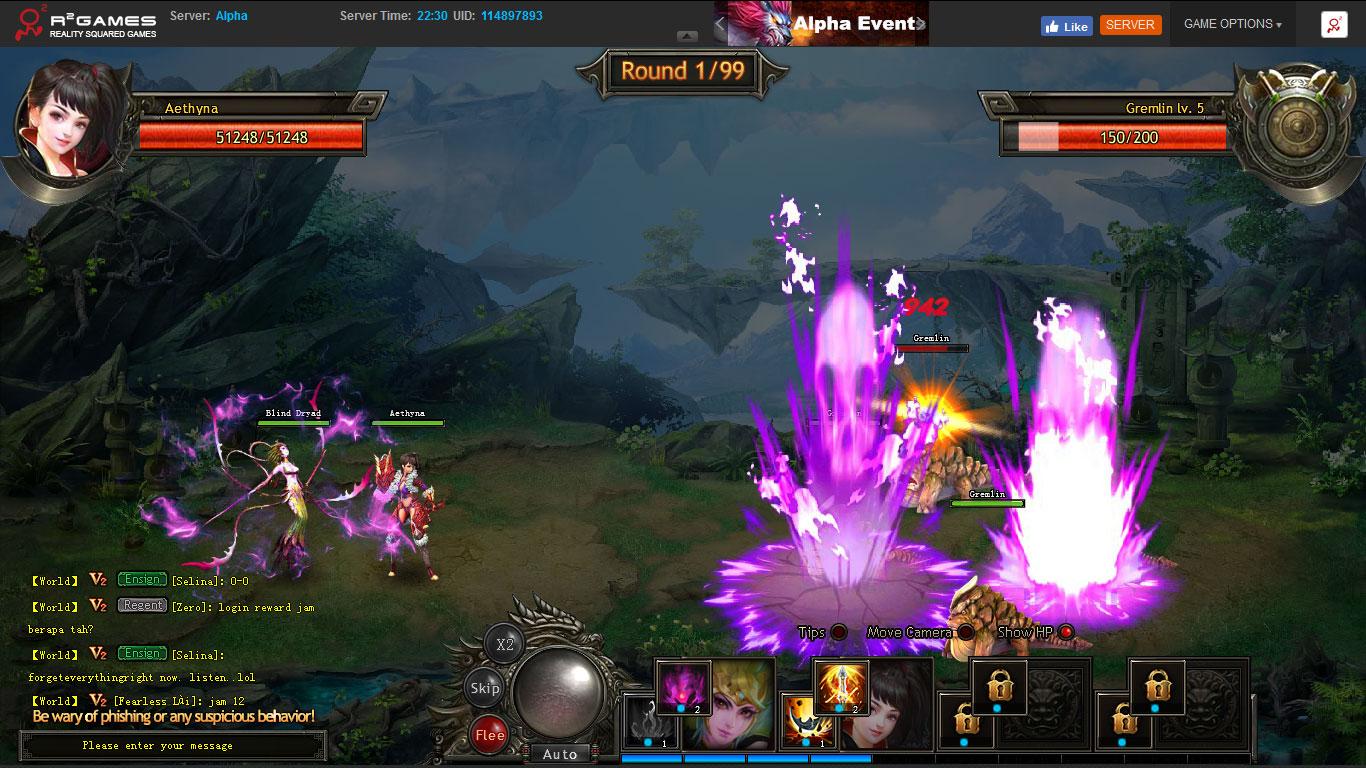Activate the glowing sword skill
This screenshot has width=1366, height=768.
(x=840, y=688)
